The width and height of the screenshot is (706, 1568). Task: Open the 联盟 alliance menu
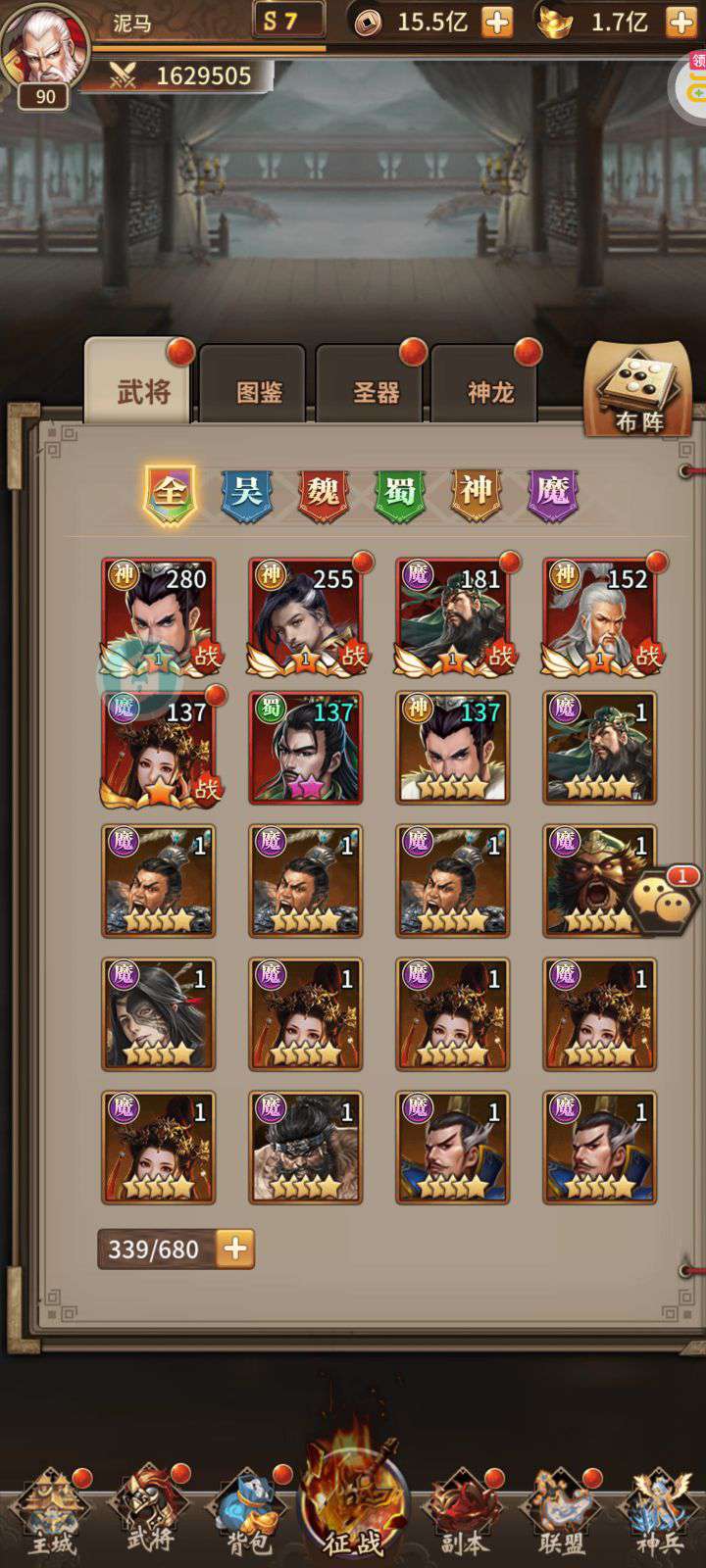point(561,1514)
